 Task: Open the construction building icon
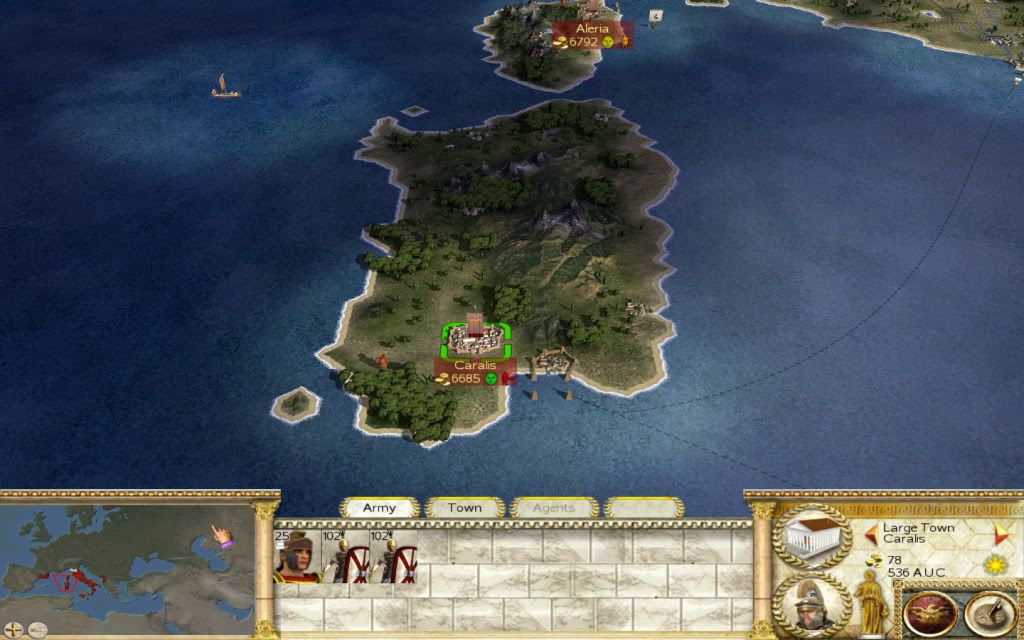[x=812, y=537]
